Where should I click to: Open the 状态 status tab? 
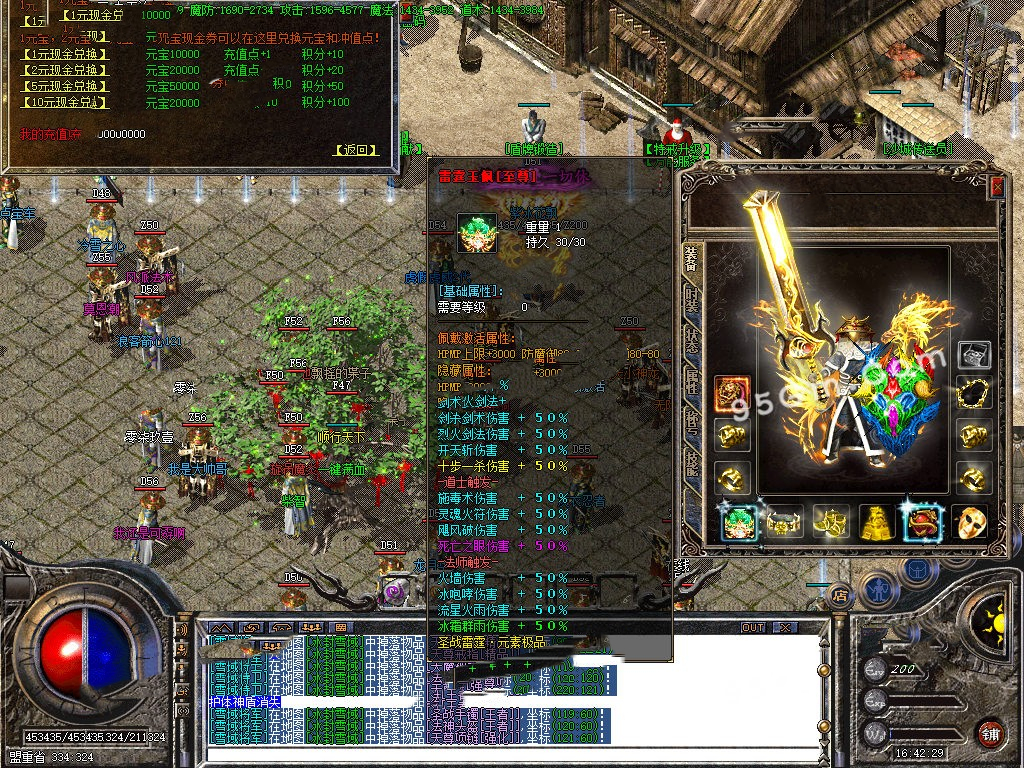click(691, 338)
